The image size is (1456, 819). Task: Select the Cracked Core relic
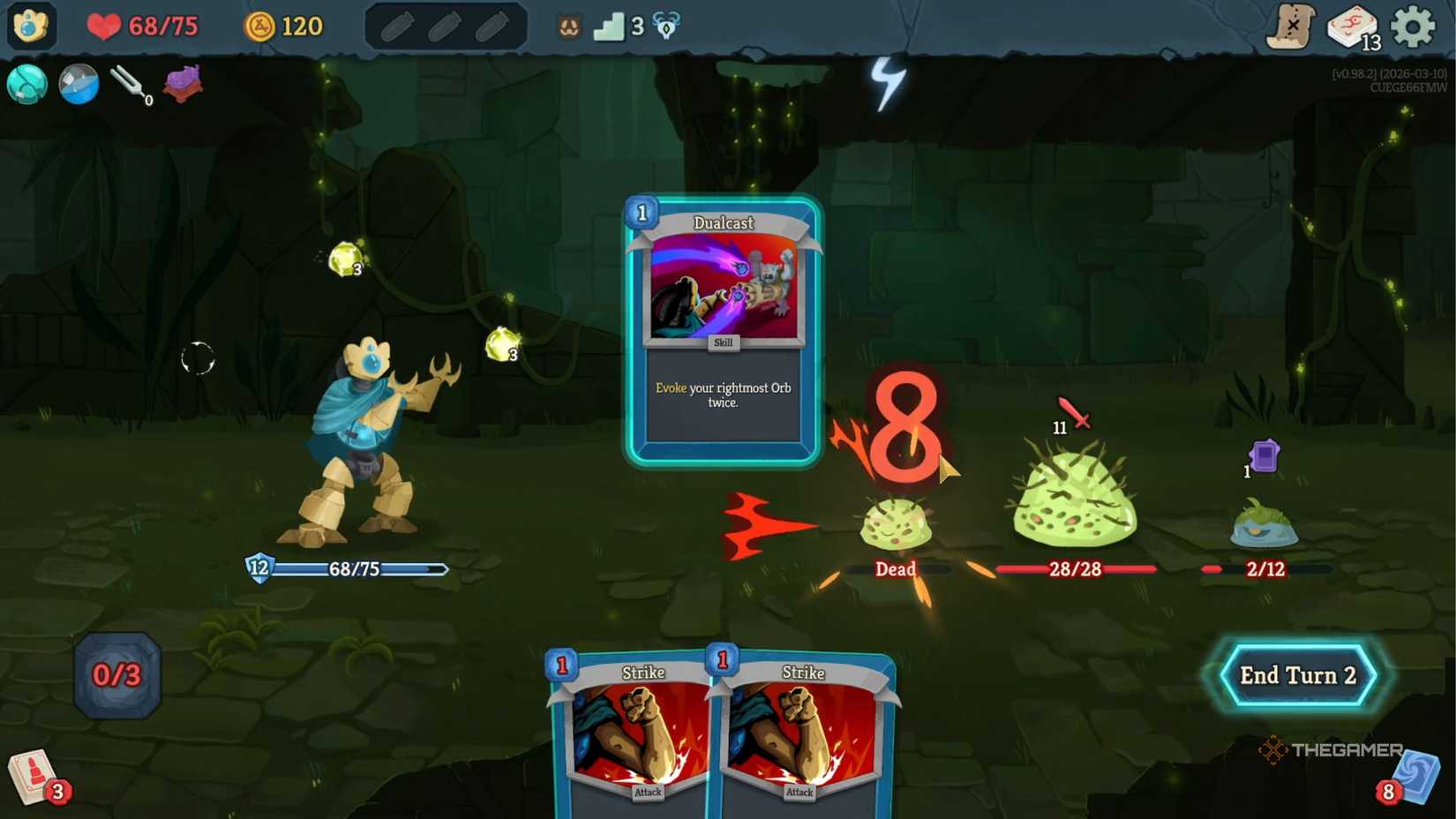26,86
